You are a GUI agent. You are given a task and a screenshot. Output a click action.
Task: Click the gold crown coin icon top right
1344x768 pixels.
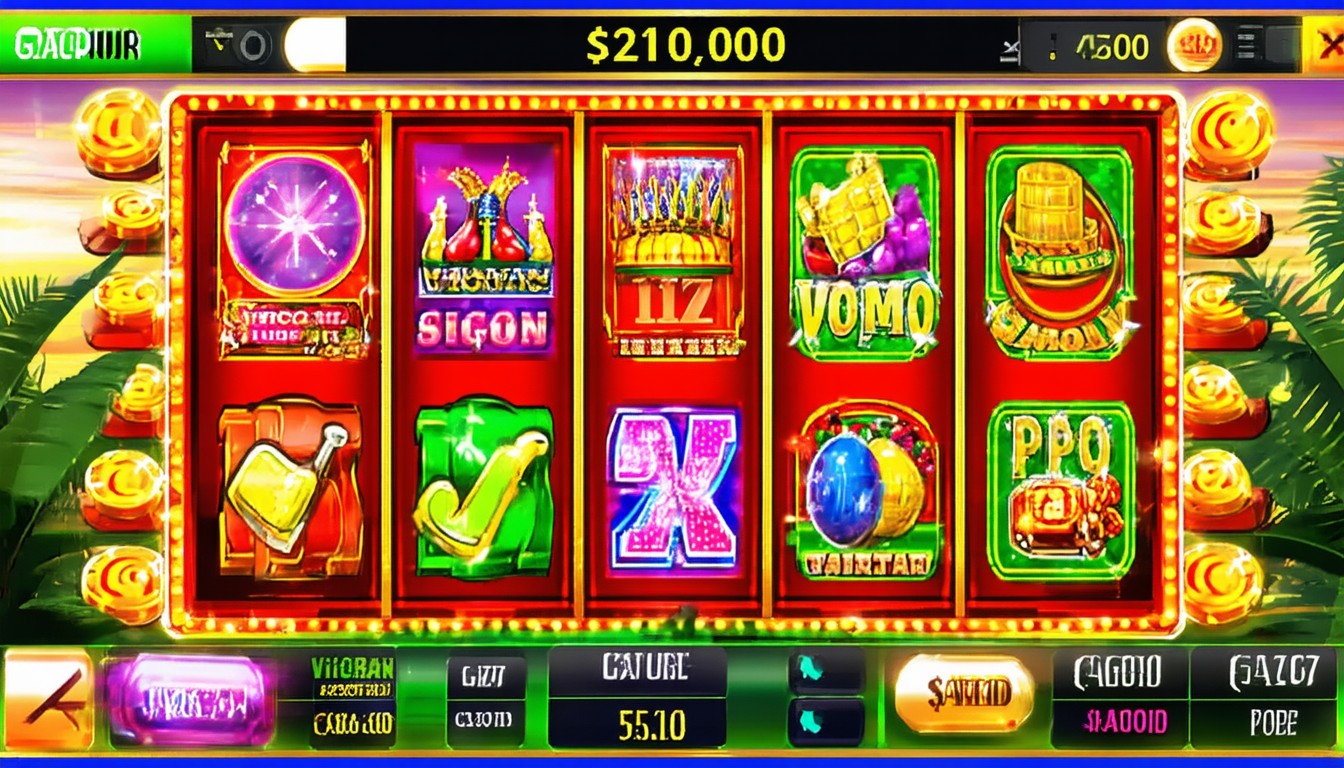(1196, 42)
